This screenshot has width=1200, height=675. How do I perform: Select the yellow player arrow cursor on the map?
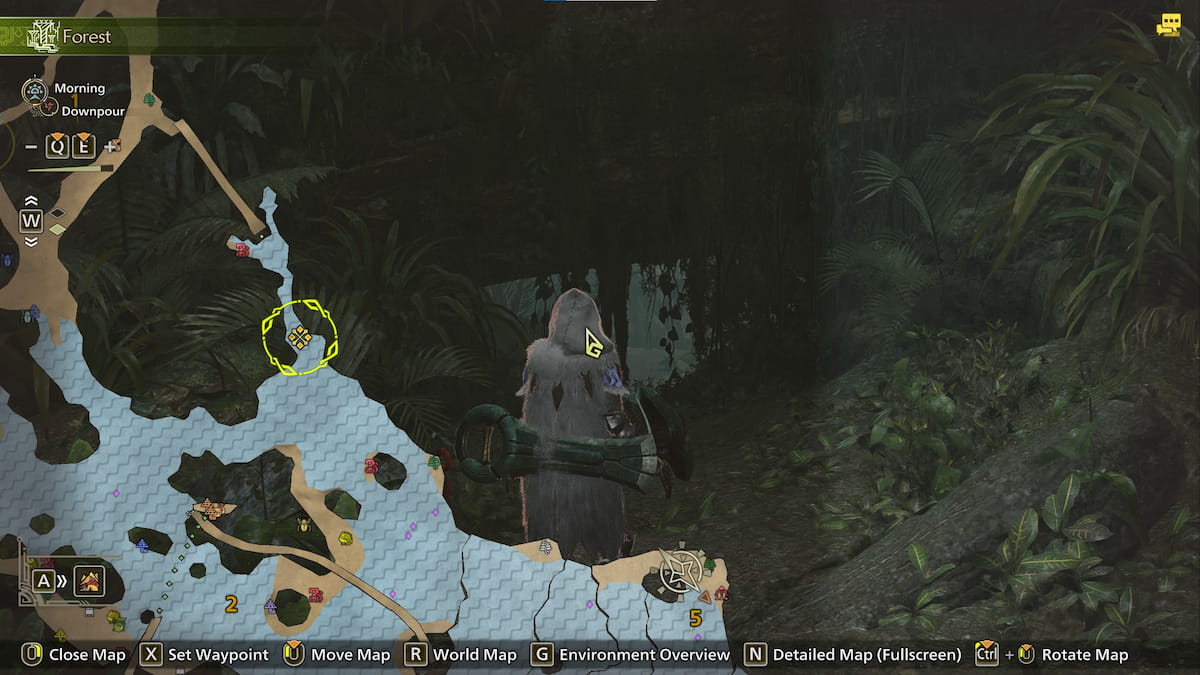[x=593, y=345]
